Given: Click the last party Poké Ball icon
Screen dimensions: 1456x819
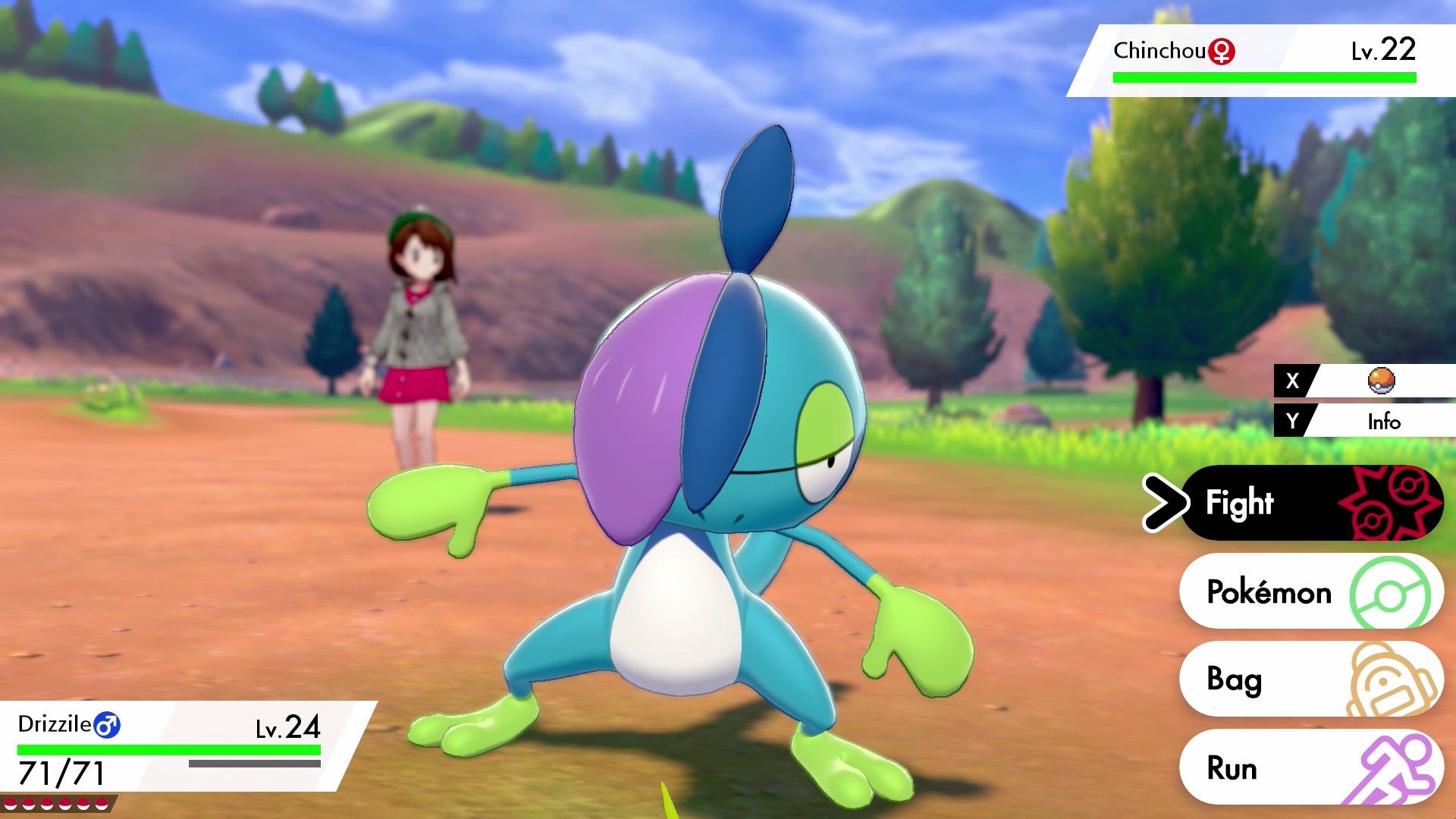Looking at the screenshot, I should click(x=102, y=805).
